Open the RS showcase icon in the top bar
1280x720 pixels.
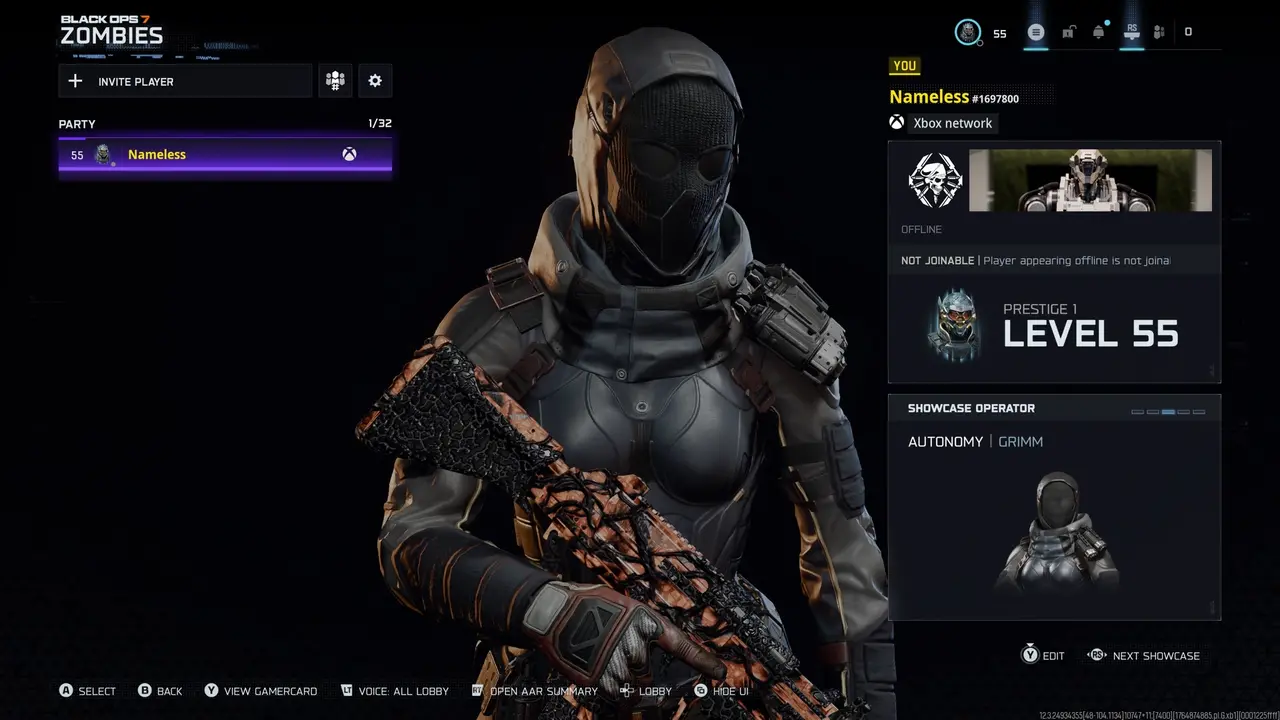[x=1130, y=31]
